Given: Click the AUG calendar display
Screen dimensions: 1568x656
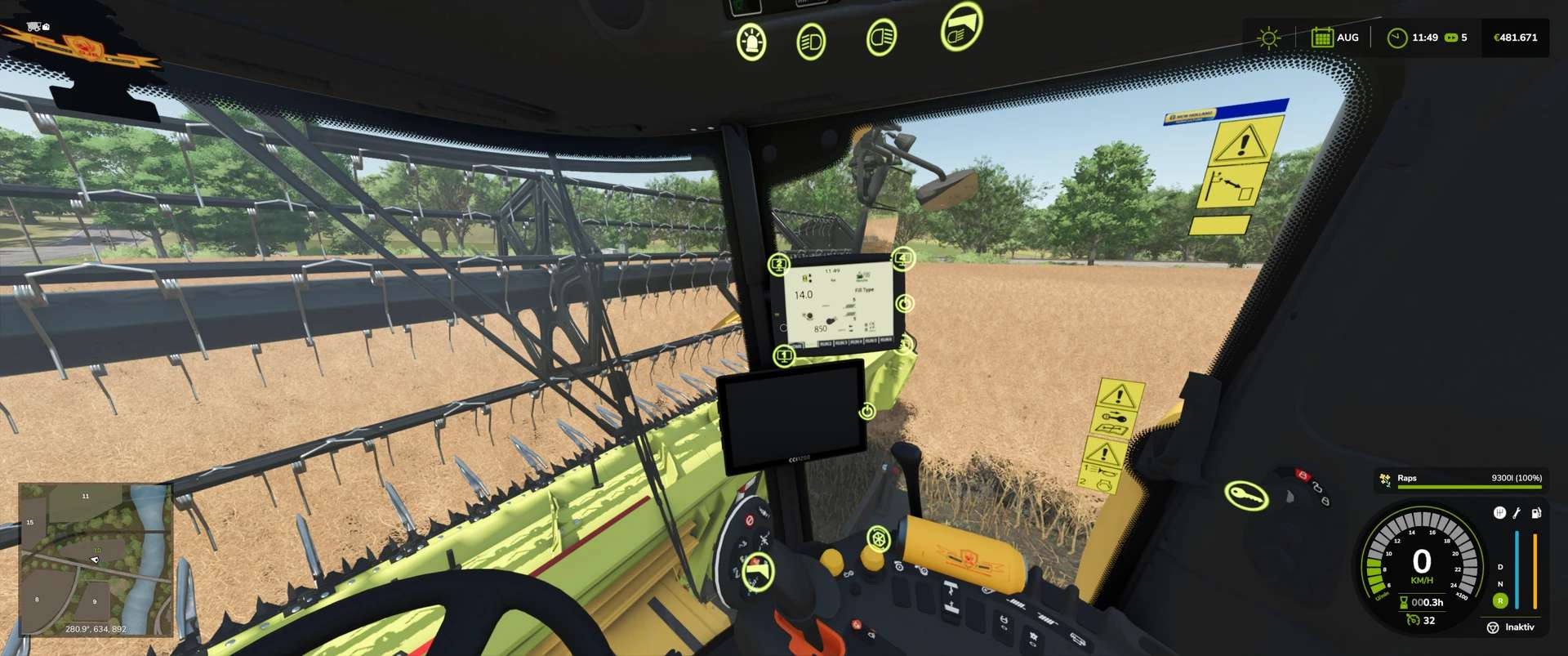Looking at the screenshot, I should pyautogui.click(x=1336, y=38).
